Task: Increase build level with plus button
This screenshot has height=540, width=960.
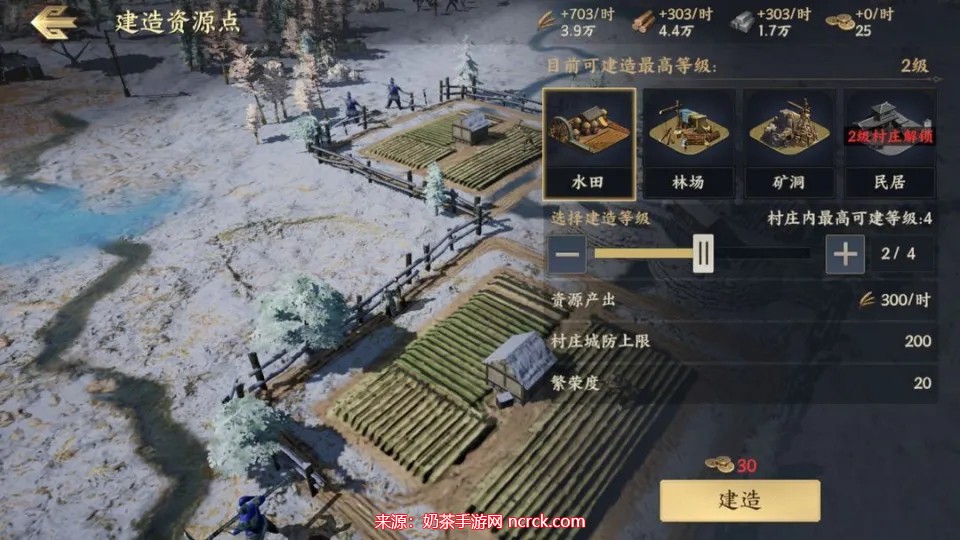Action: click(845, 254)
